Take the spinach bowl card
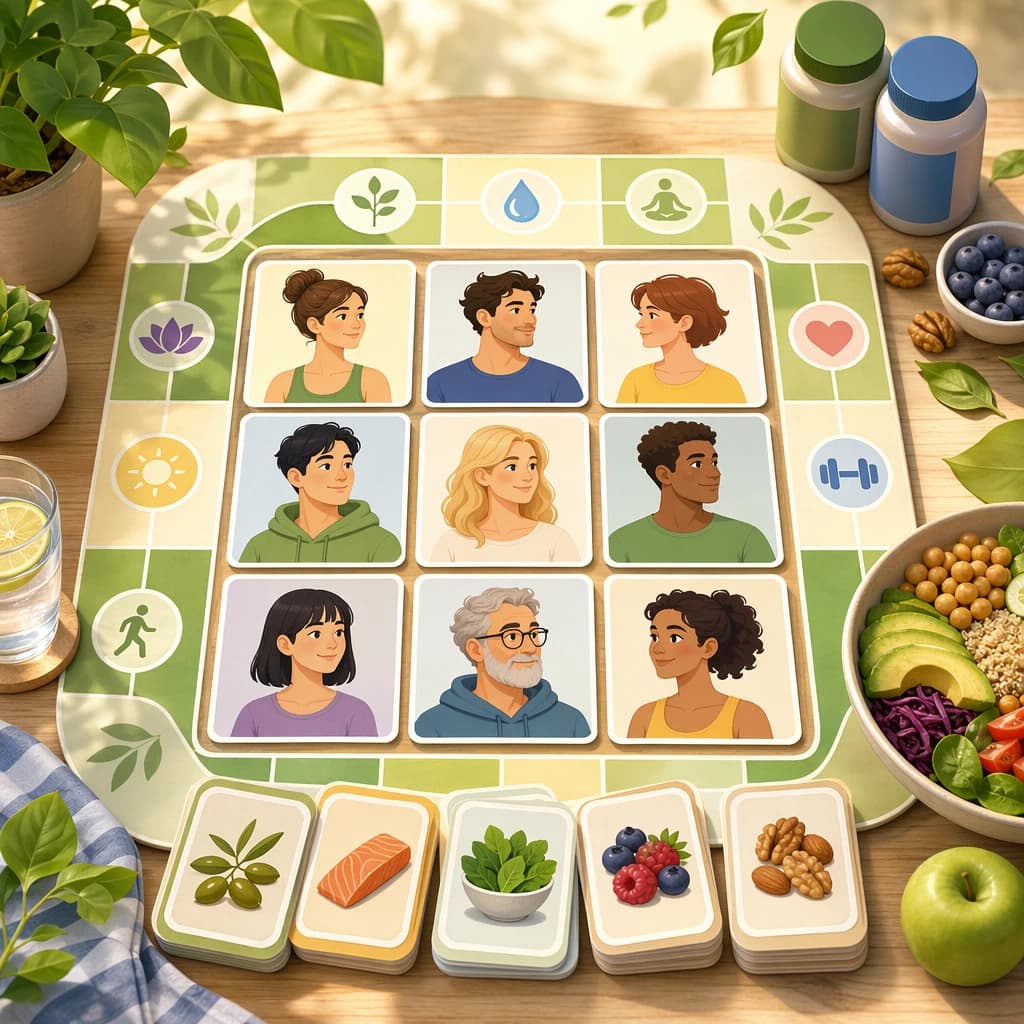 coord(506,873)
